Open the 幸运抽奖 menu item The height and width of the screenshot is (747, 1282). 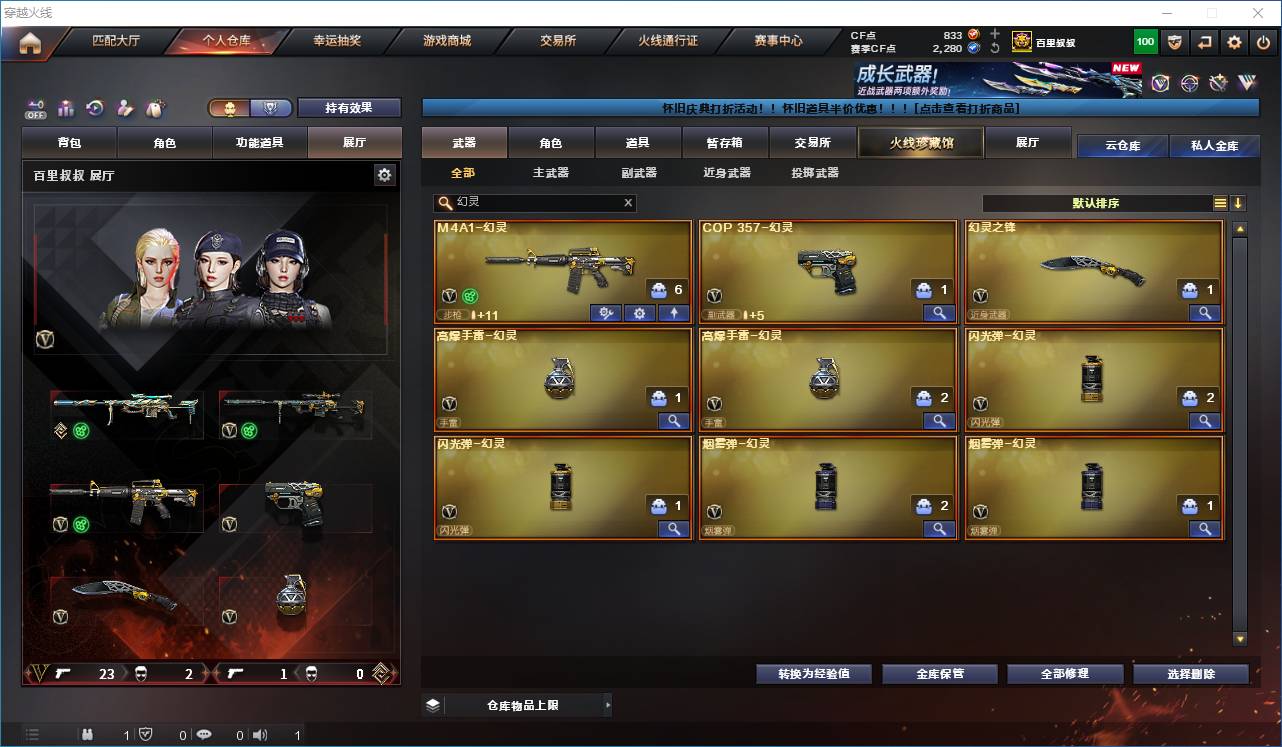(x=338, y=41)
